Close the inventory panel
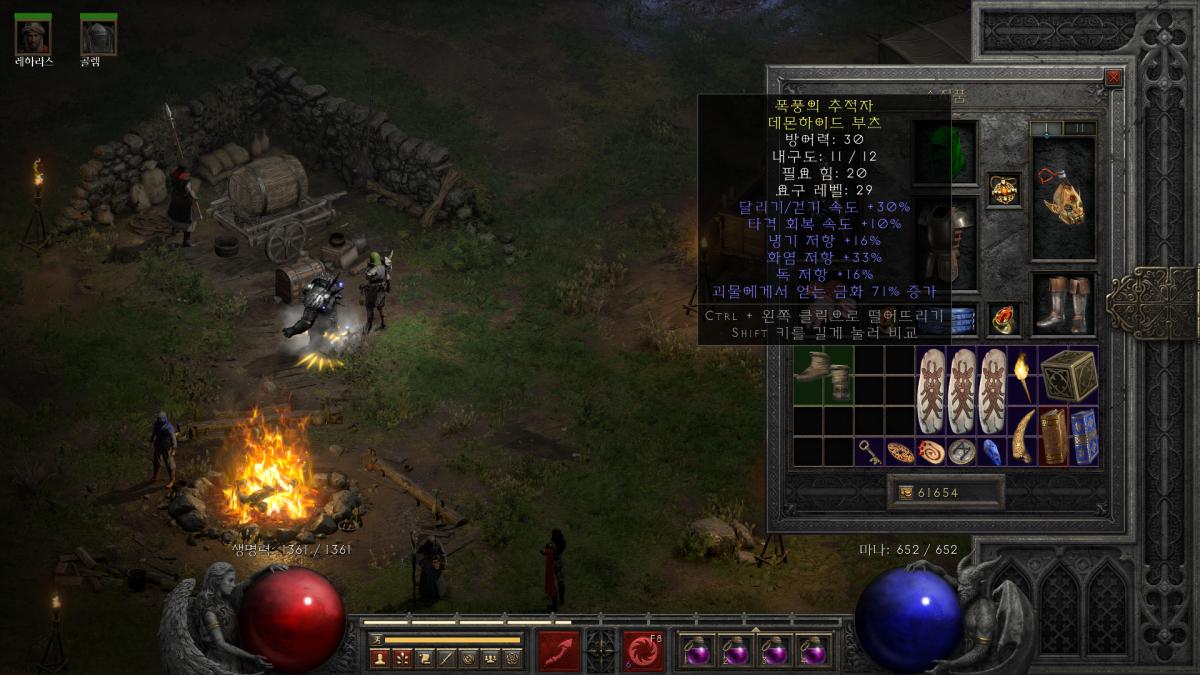The image size is (1200, 675). click(1114, 77)
